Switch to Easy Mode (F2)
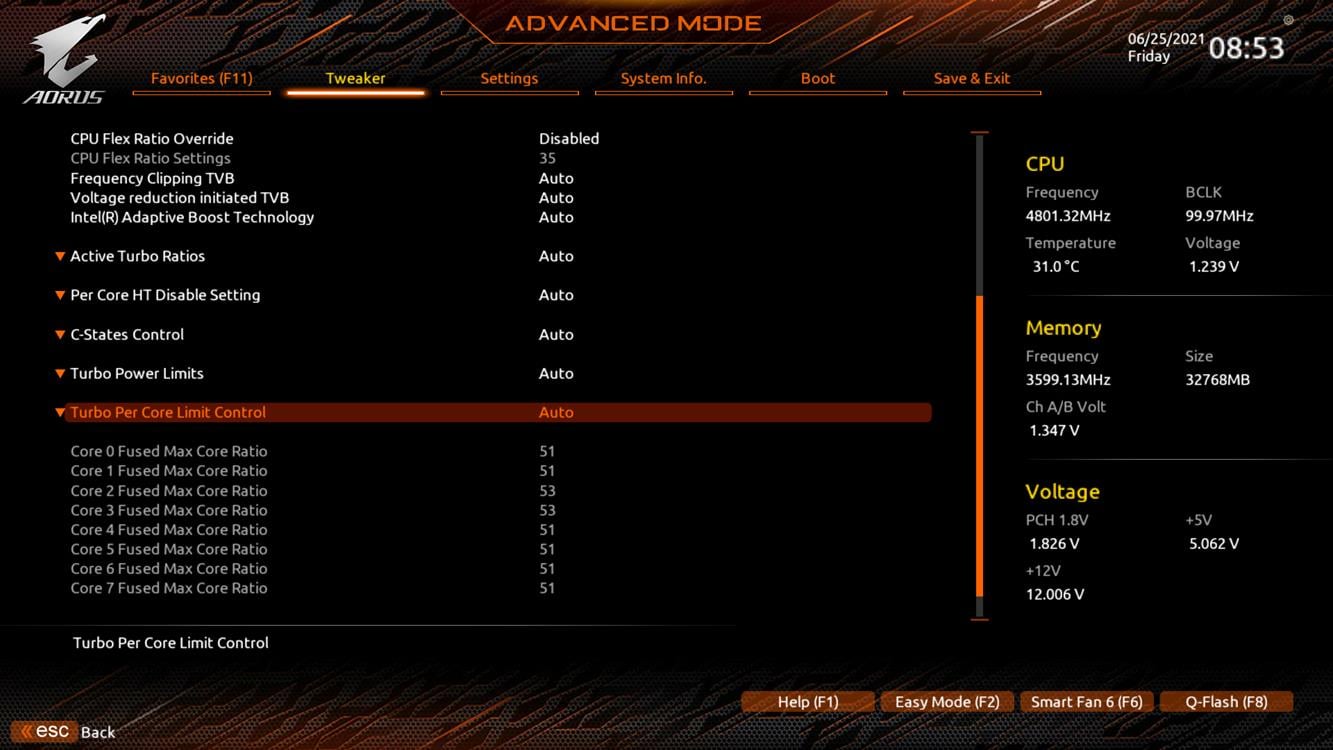Image resolution: width=1333 pixels, height=750 pixels. pos(947,702)
